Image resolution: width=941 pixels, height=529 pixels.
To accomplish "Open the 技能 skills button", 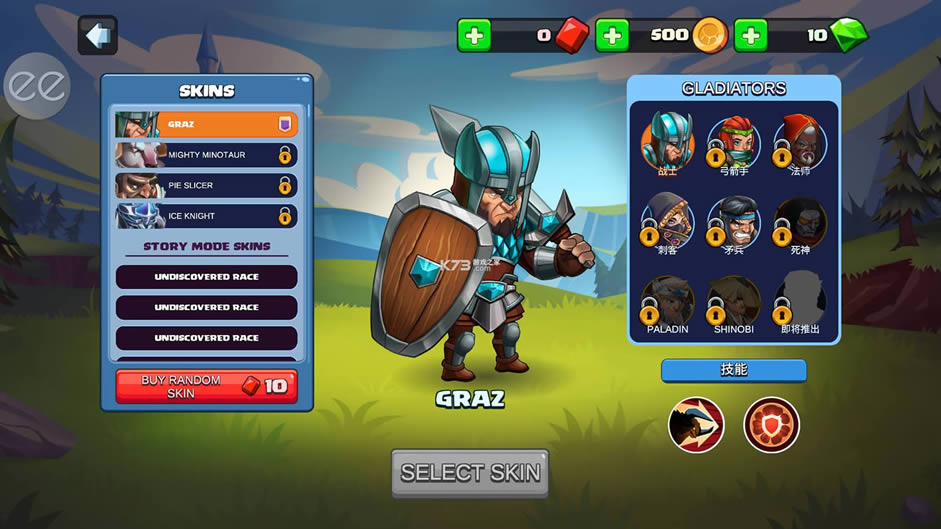I will (733, 370).
